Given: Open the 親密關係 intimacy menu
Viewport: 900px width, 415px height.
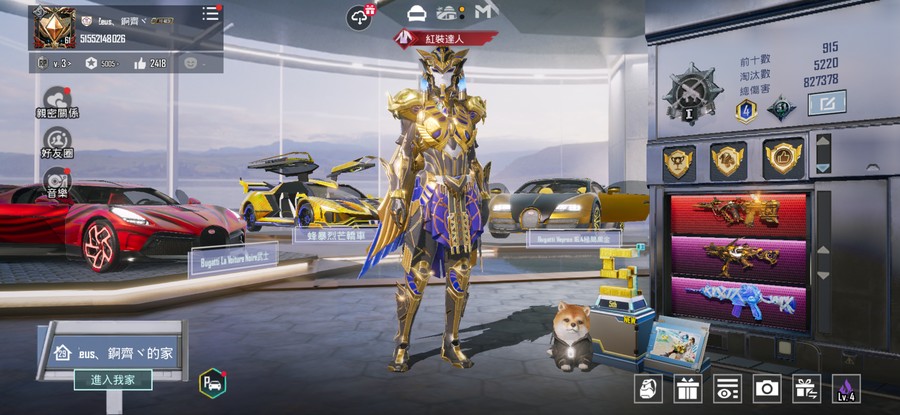Looking at the screenshot, I should tap(58, 102).
